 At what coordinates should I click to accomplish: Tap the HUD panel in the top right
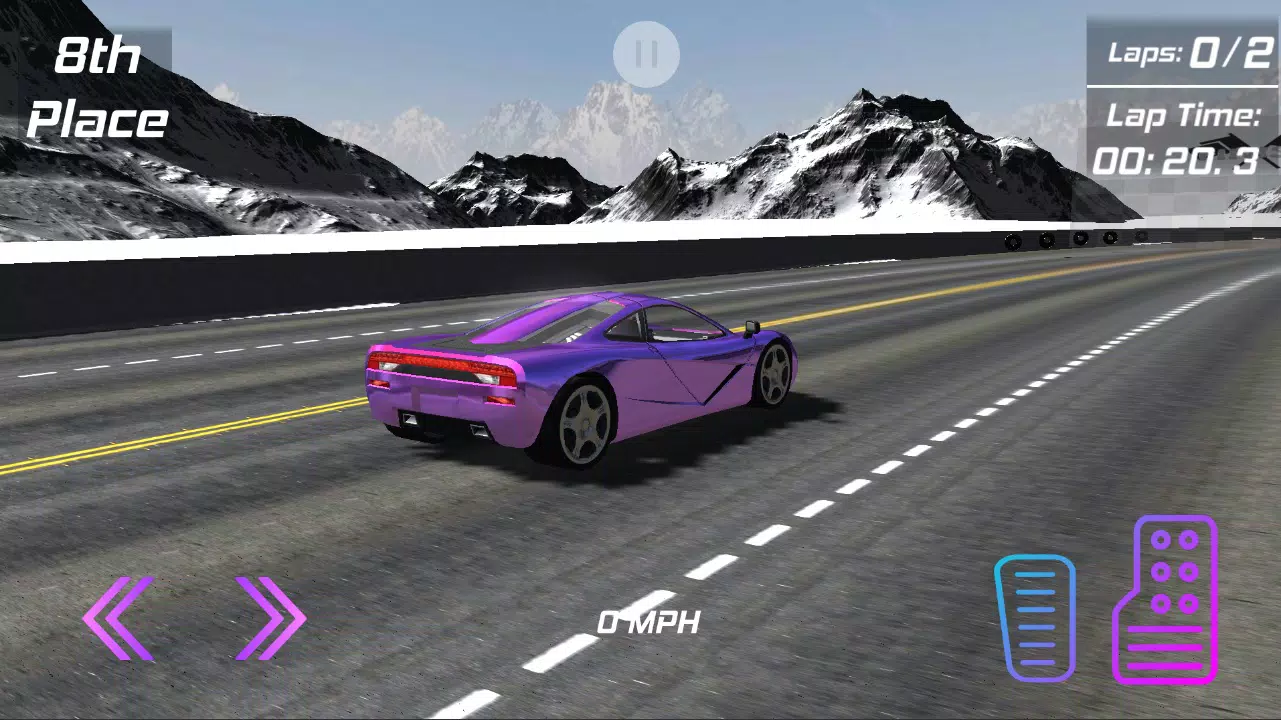pos(1182,100)
